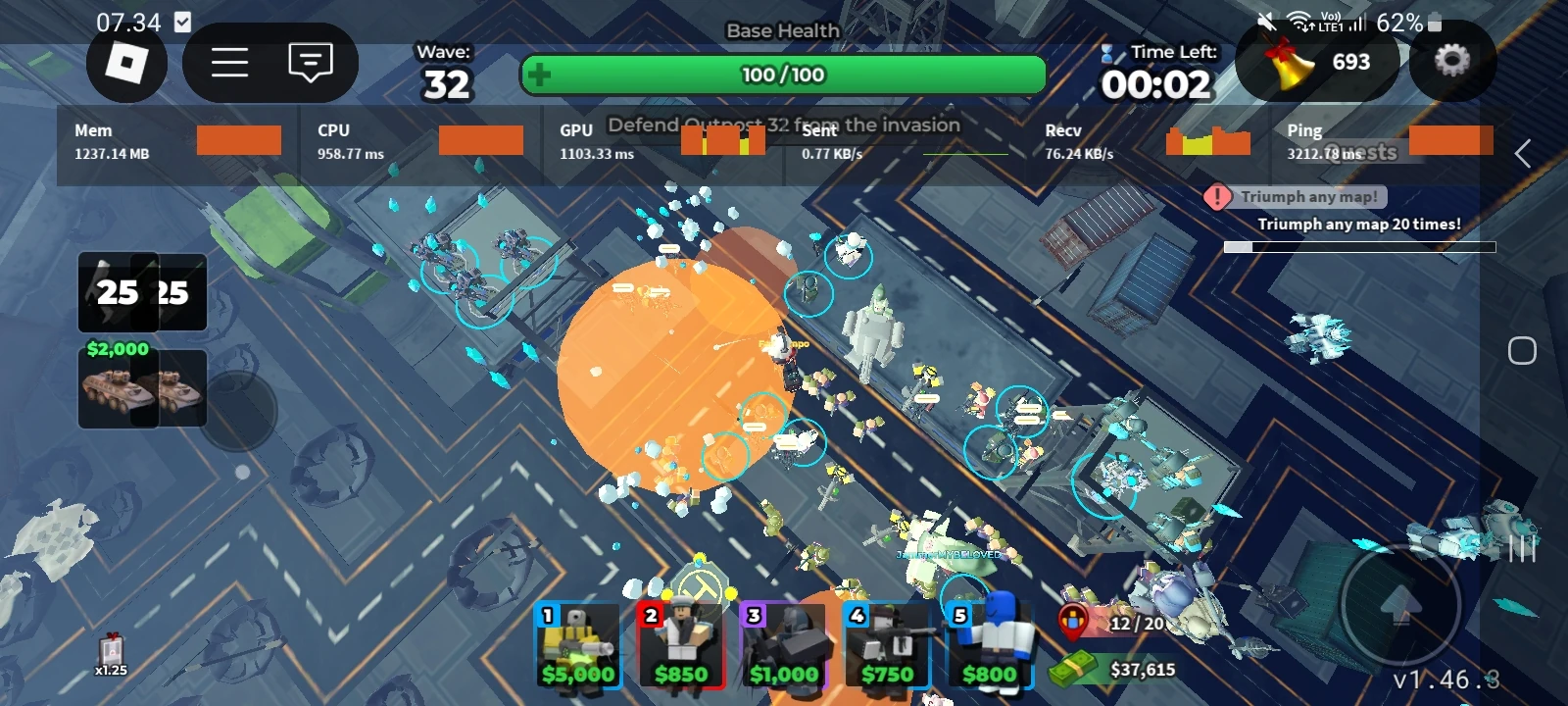The height and width of the screenshot is (706, 1568).
Task: Open the Base Health header at top
Action: pos(781,30)
